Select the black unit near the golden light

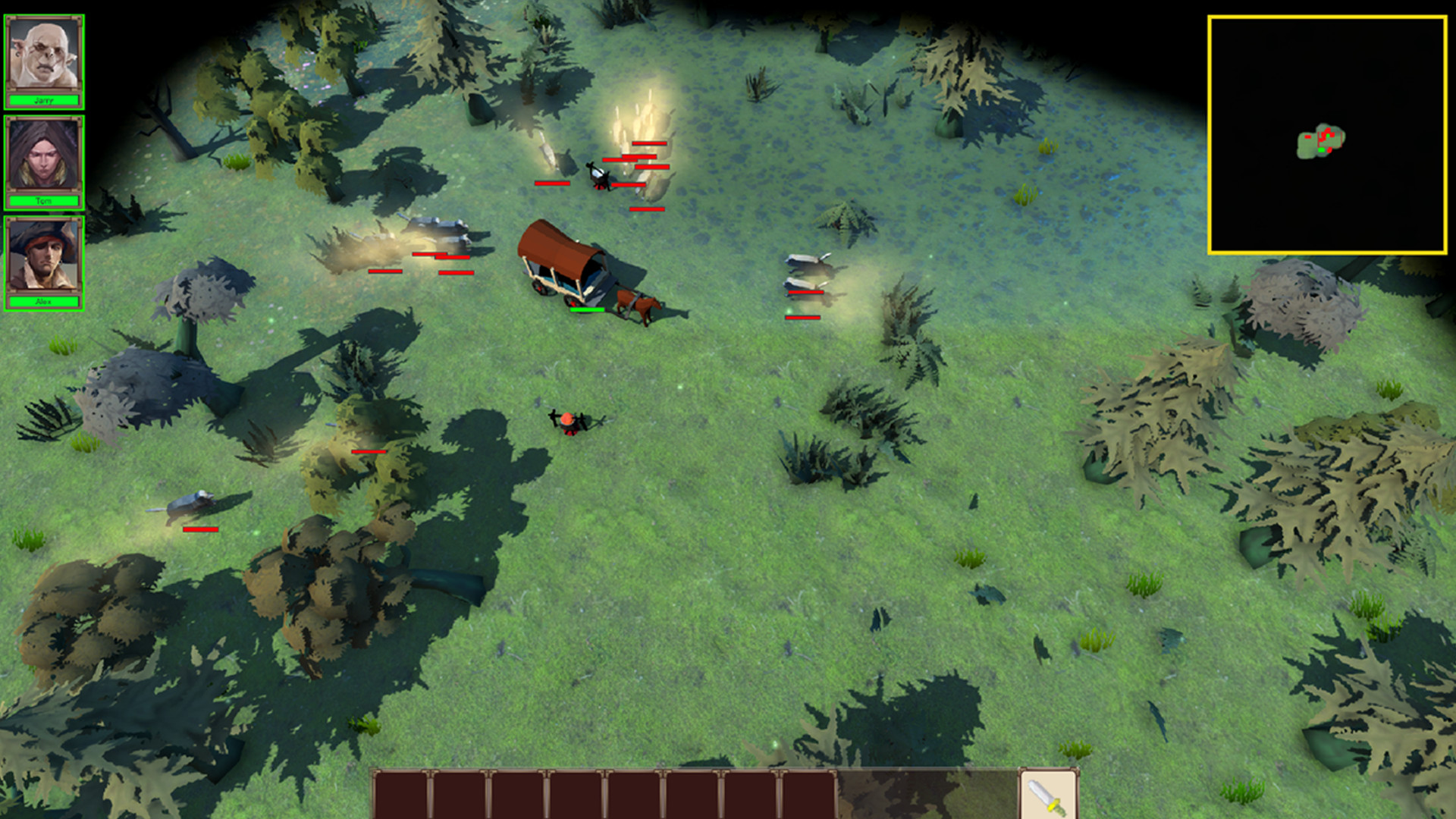point(597,176)
